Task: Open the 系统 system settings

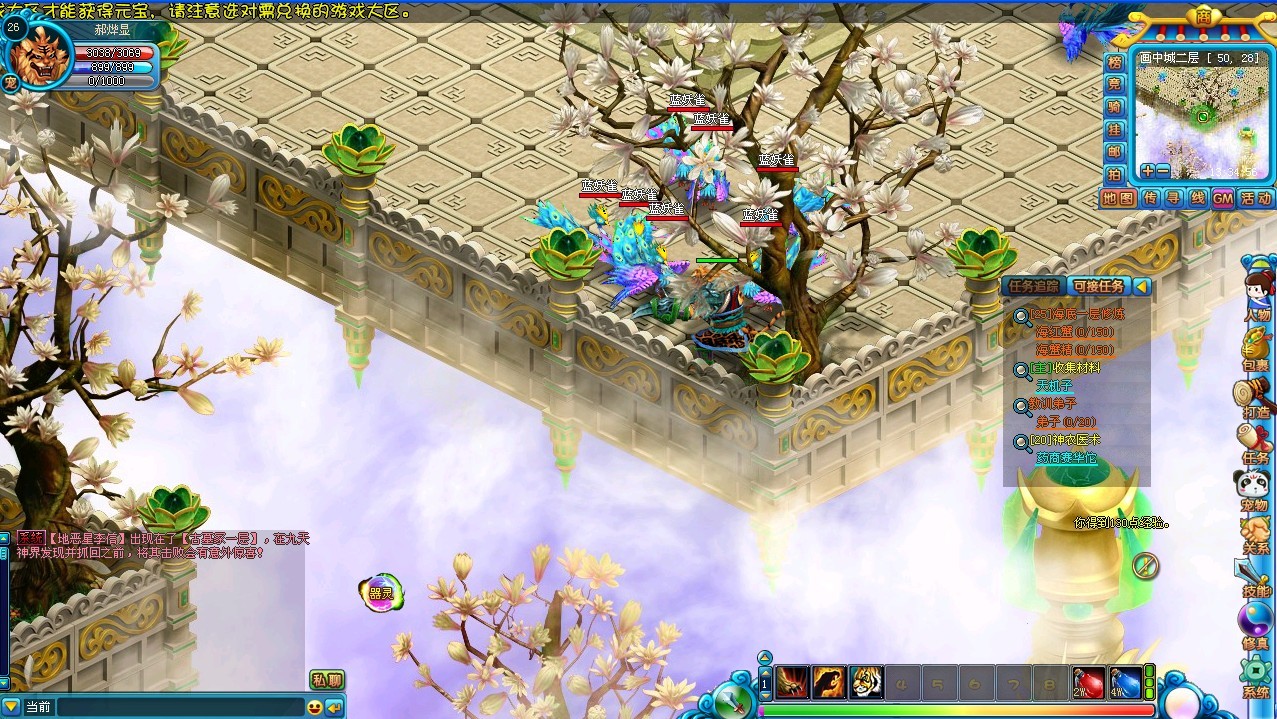Action: (1255, 677)
